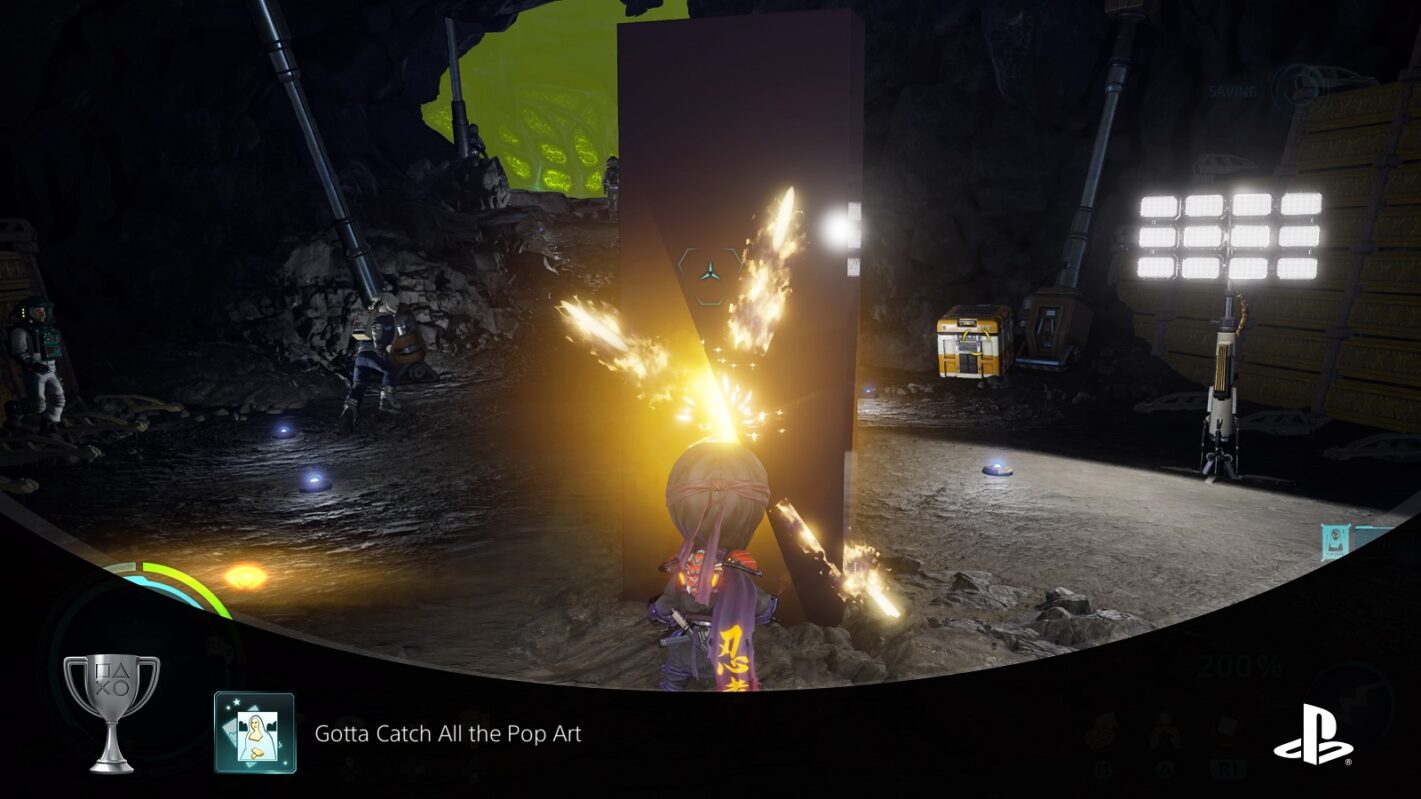Click the Mona Lisa trophy thumbnail
The width and height of the screenshot is (1421, 799).
coord(255,733)
